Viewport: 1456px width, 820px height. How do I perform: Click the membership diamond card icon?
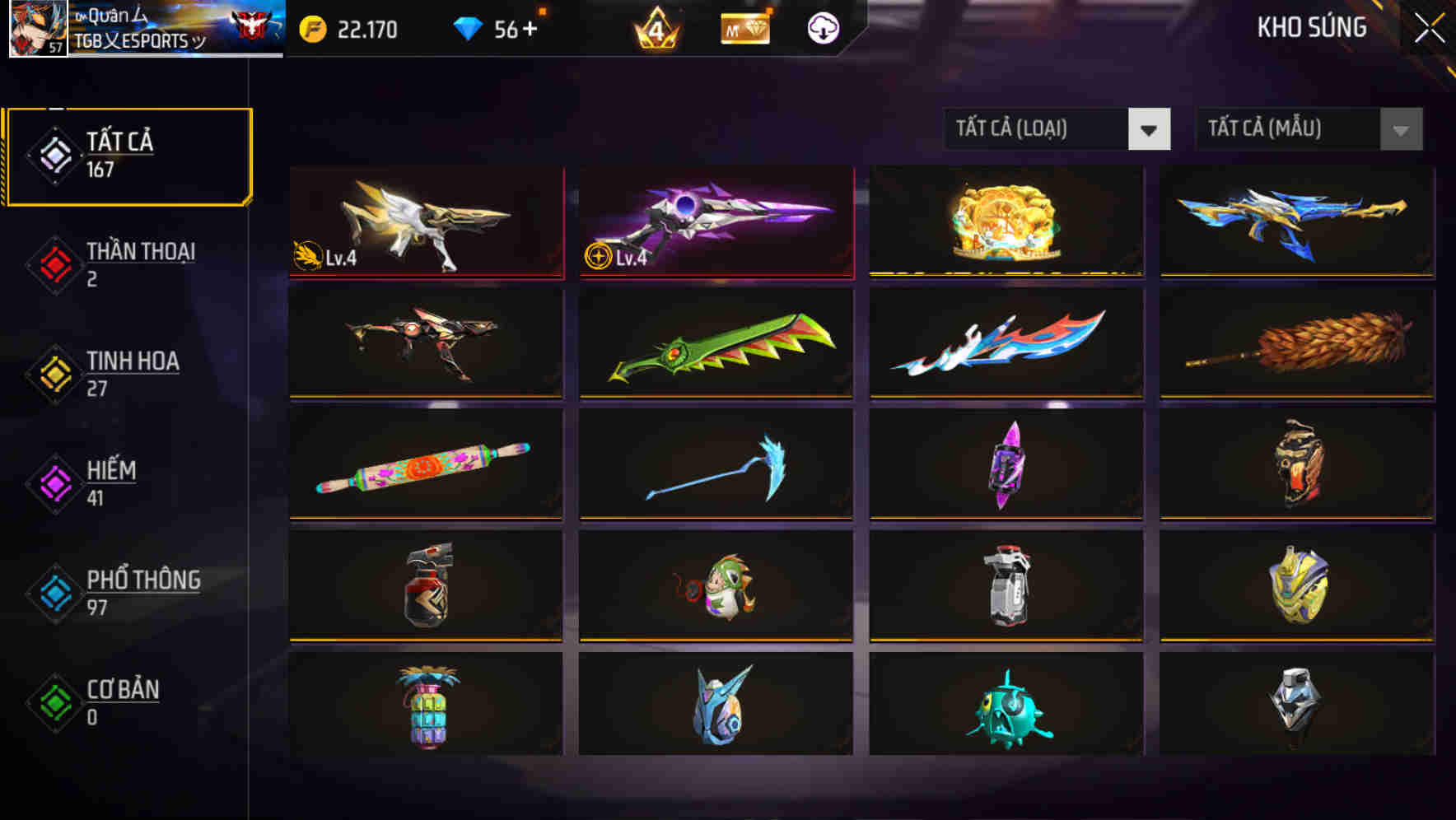click(x=745, y=29)
